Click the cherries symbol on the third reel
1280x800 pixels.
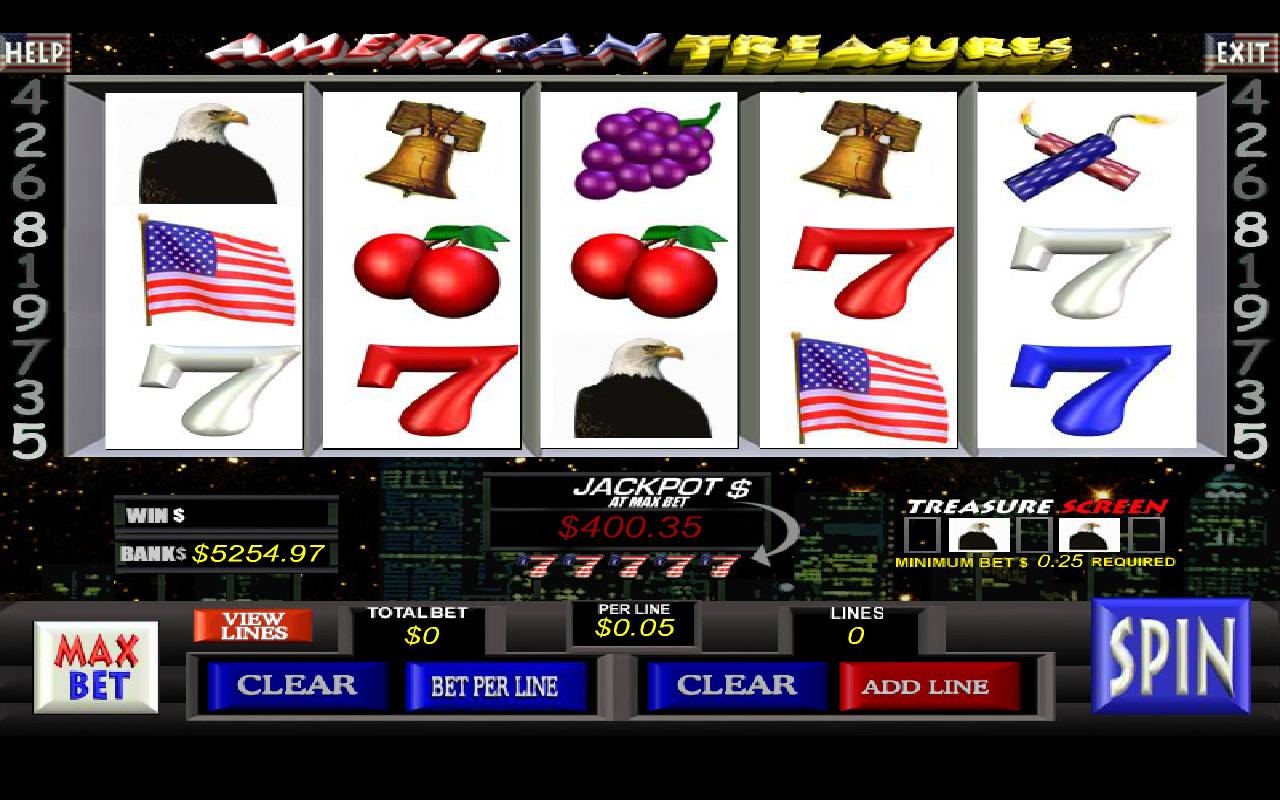645,270
